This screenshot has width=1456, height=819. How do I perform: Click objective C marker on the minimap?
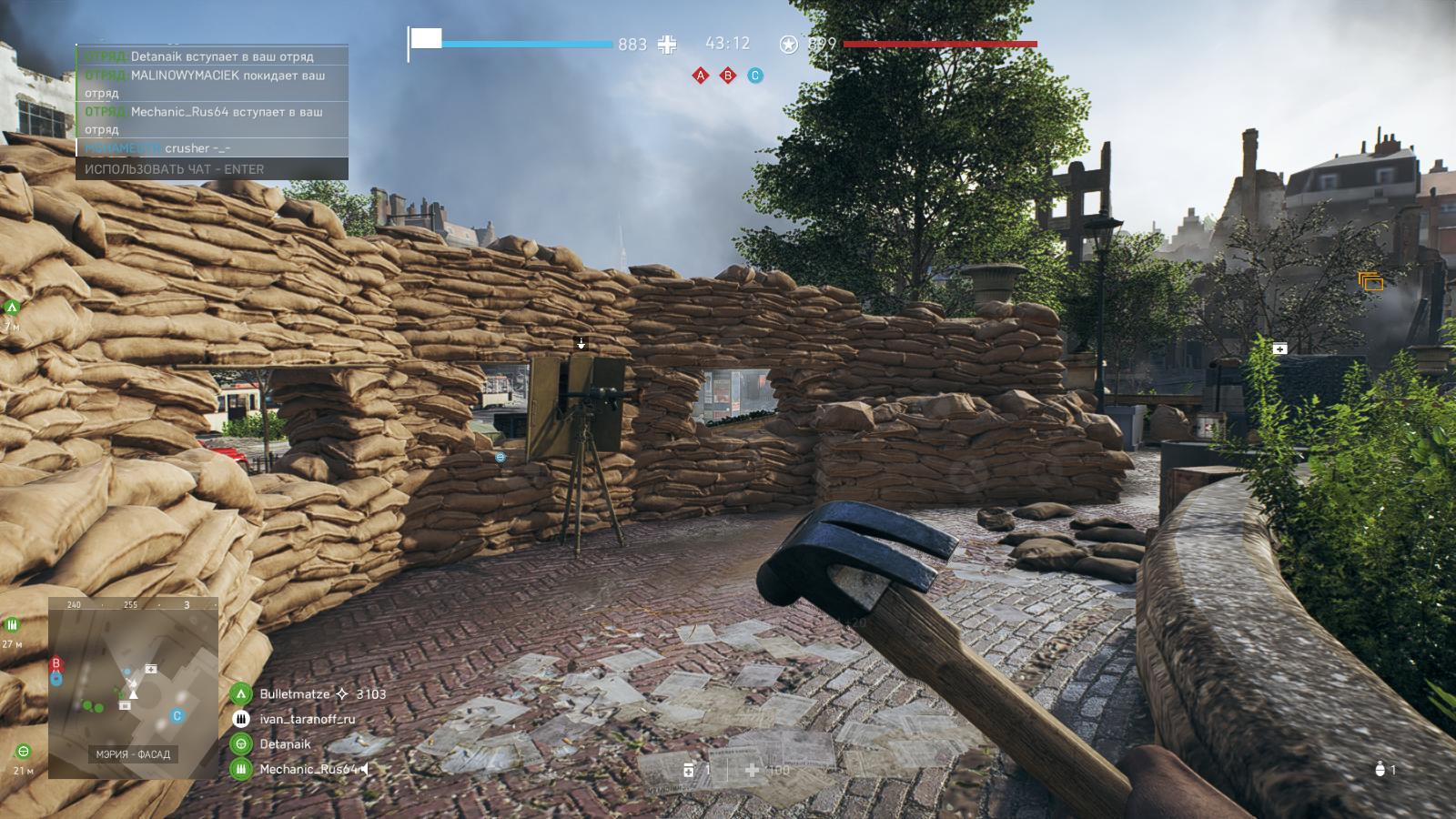177,716
